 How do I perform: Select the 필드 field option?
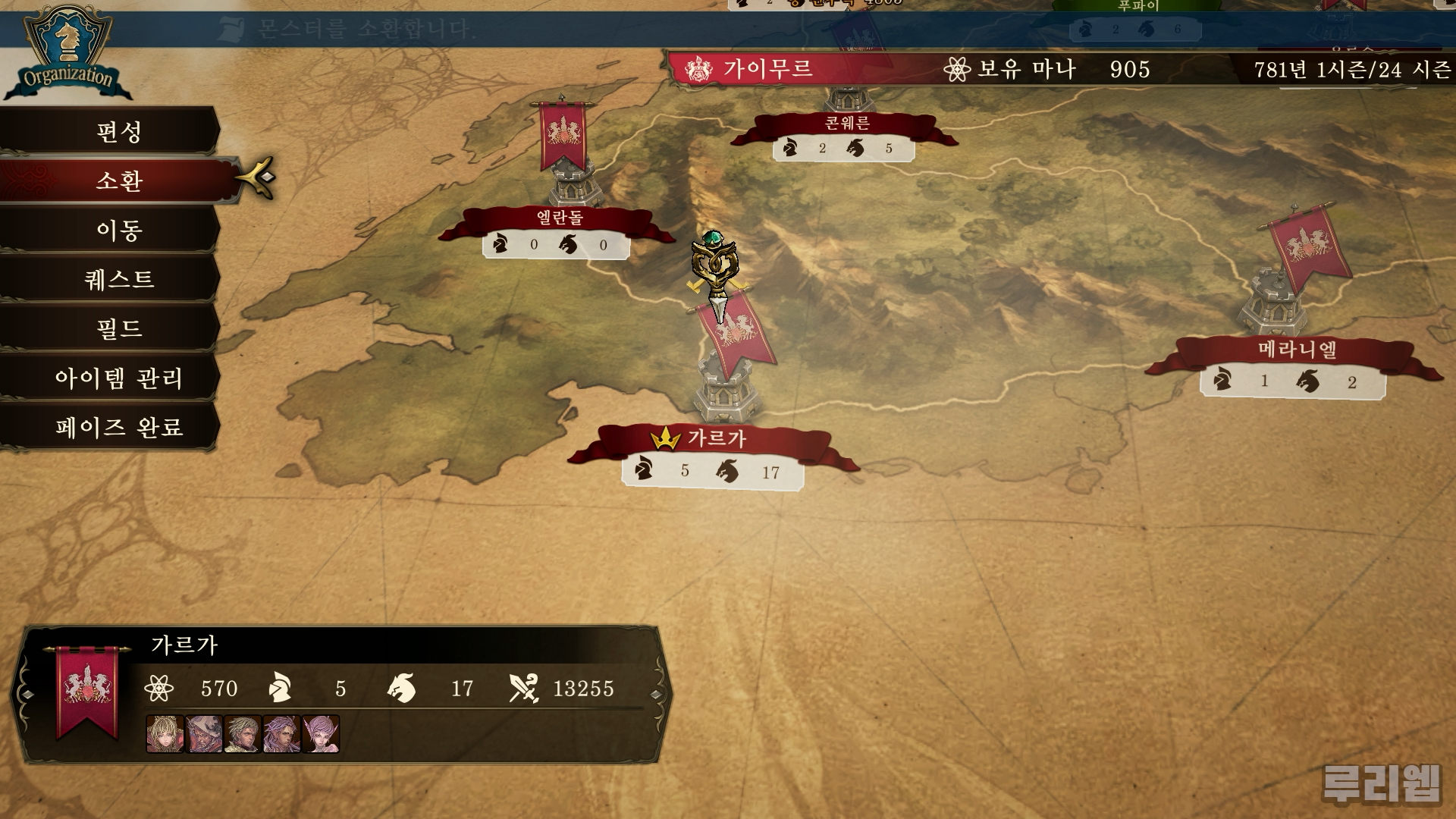(119, 328)
